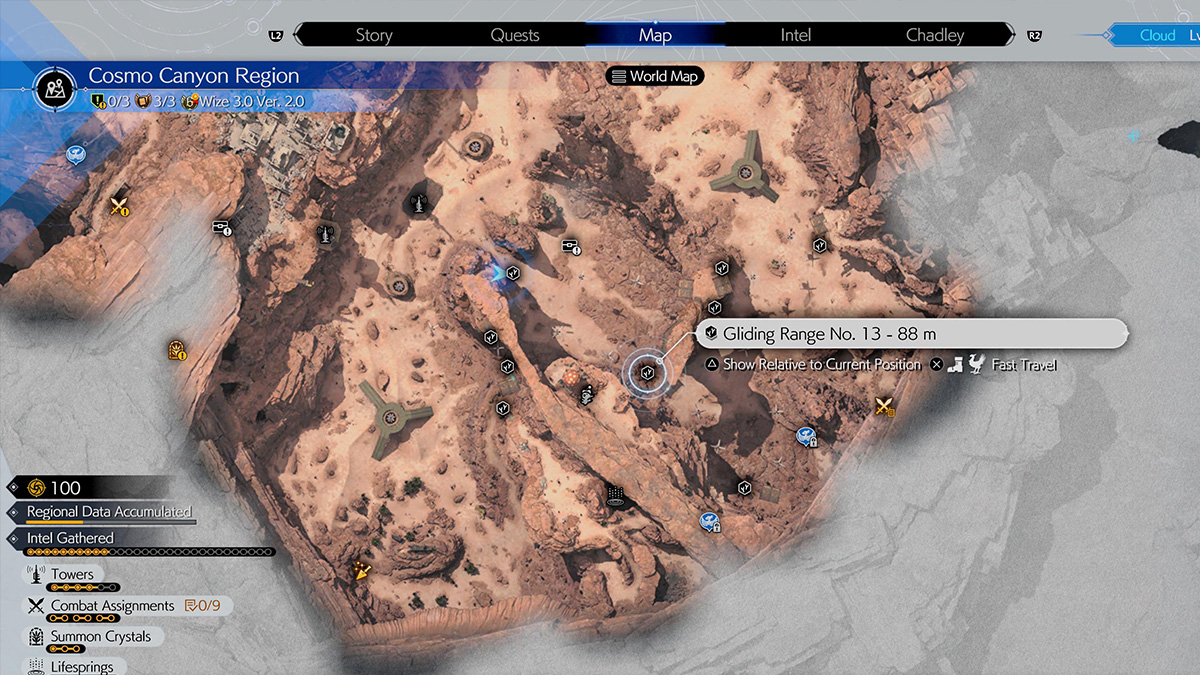Switch to the Intel tab
Image resolution: width=1200 pixels, height=675 pixels.
[x=796, y=35]
